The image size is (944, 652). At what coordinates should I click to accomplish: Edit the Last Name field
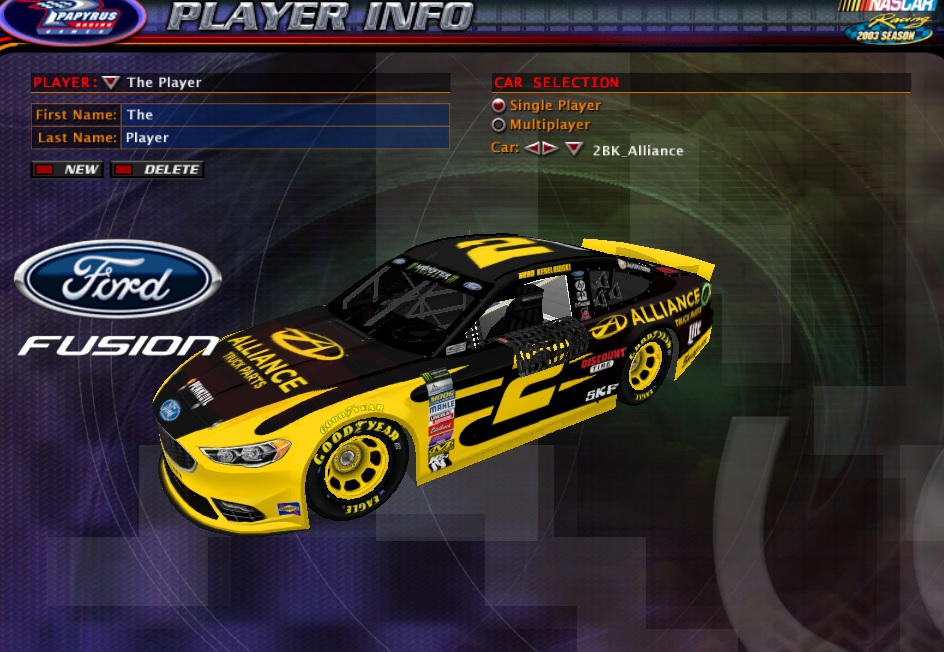pos(284,138)
